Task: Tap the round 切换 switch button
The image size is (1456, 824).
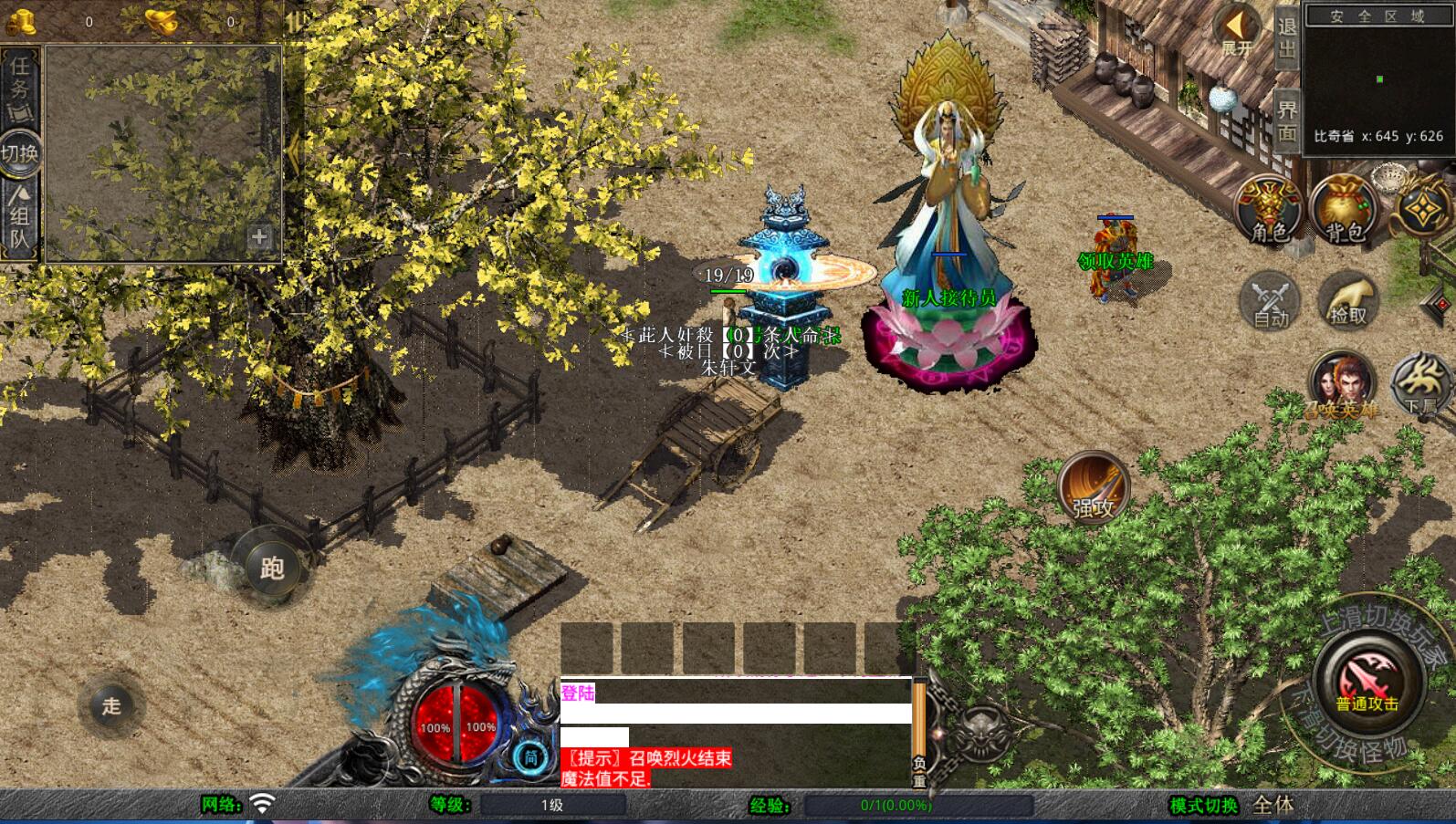Action: point(19,152)
